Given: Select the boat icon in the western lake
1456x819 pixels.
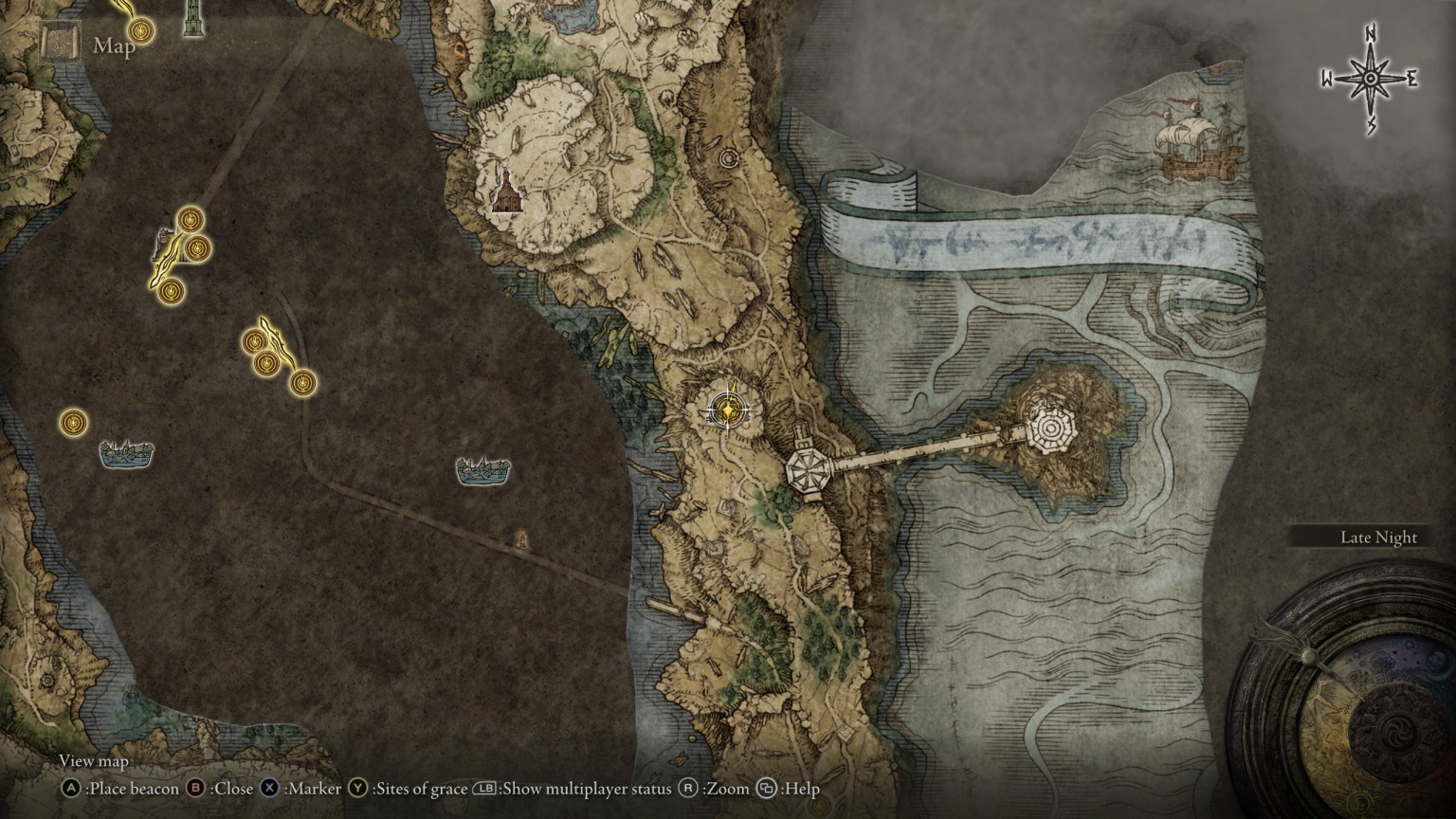Looking at the screenshot, I should pos(127,451).
